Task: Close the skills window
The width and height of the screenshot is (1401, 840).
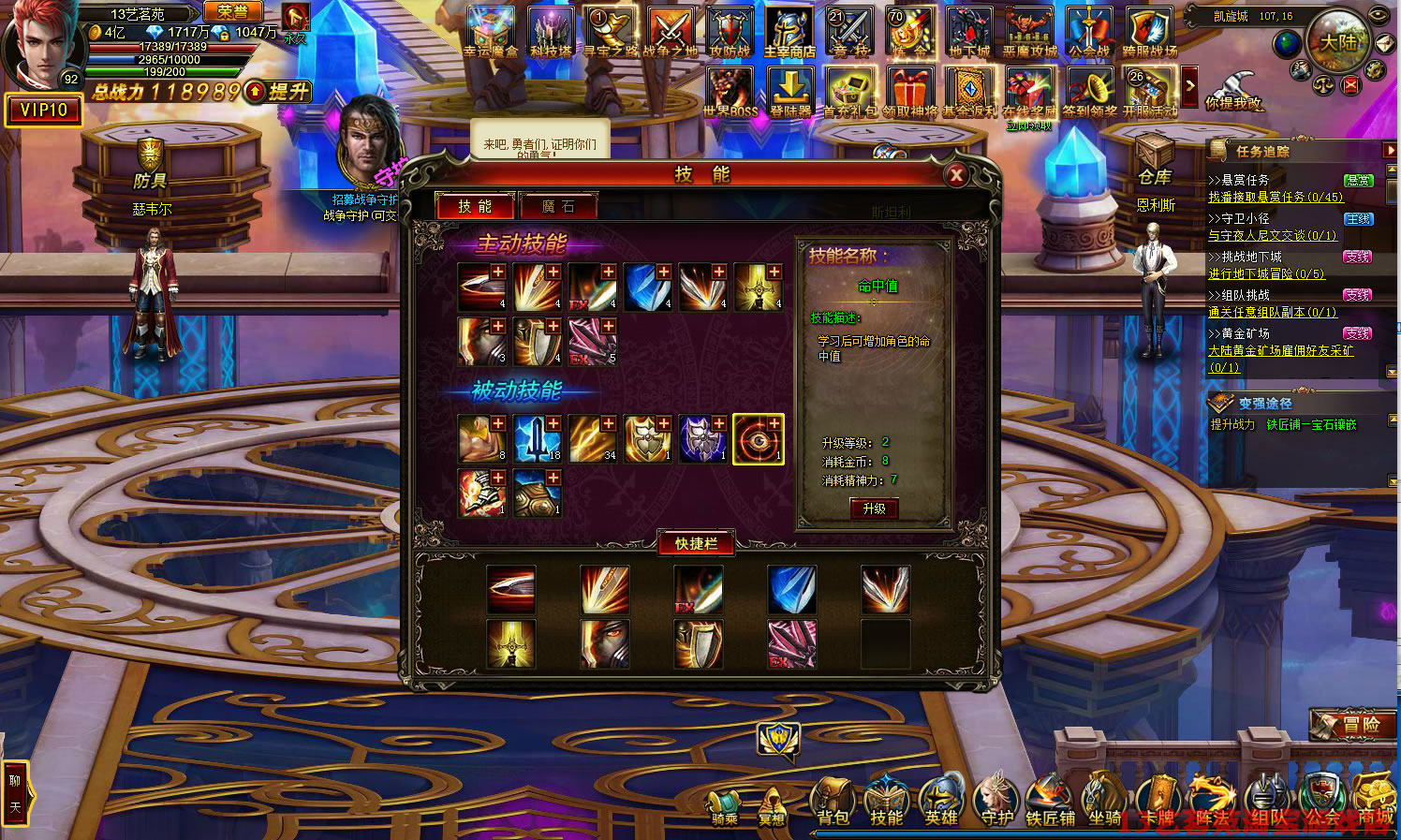Action: [956, 174]
